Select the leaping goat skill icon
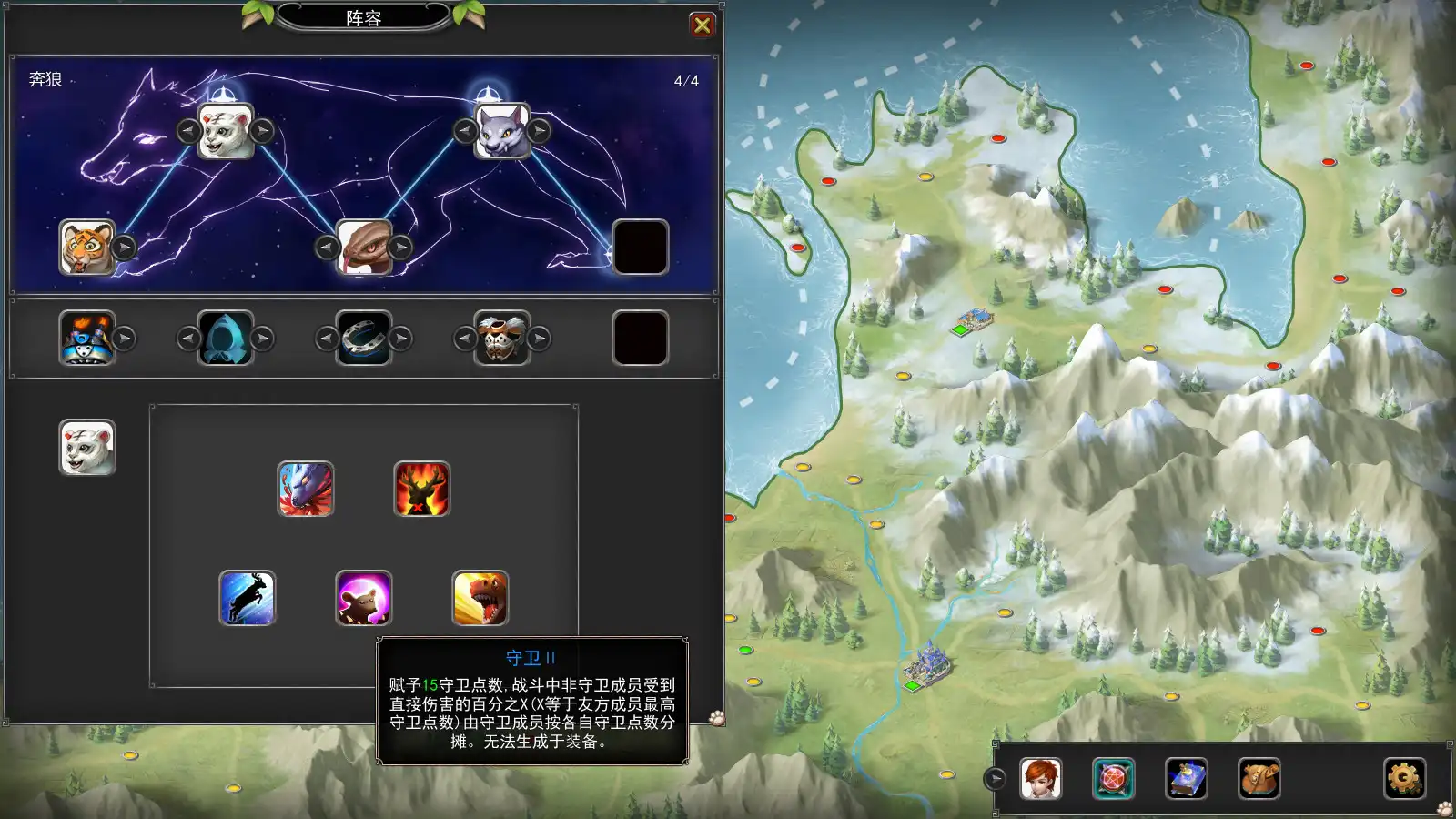1456x819 pixels. pos(248,599)
